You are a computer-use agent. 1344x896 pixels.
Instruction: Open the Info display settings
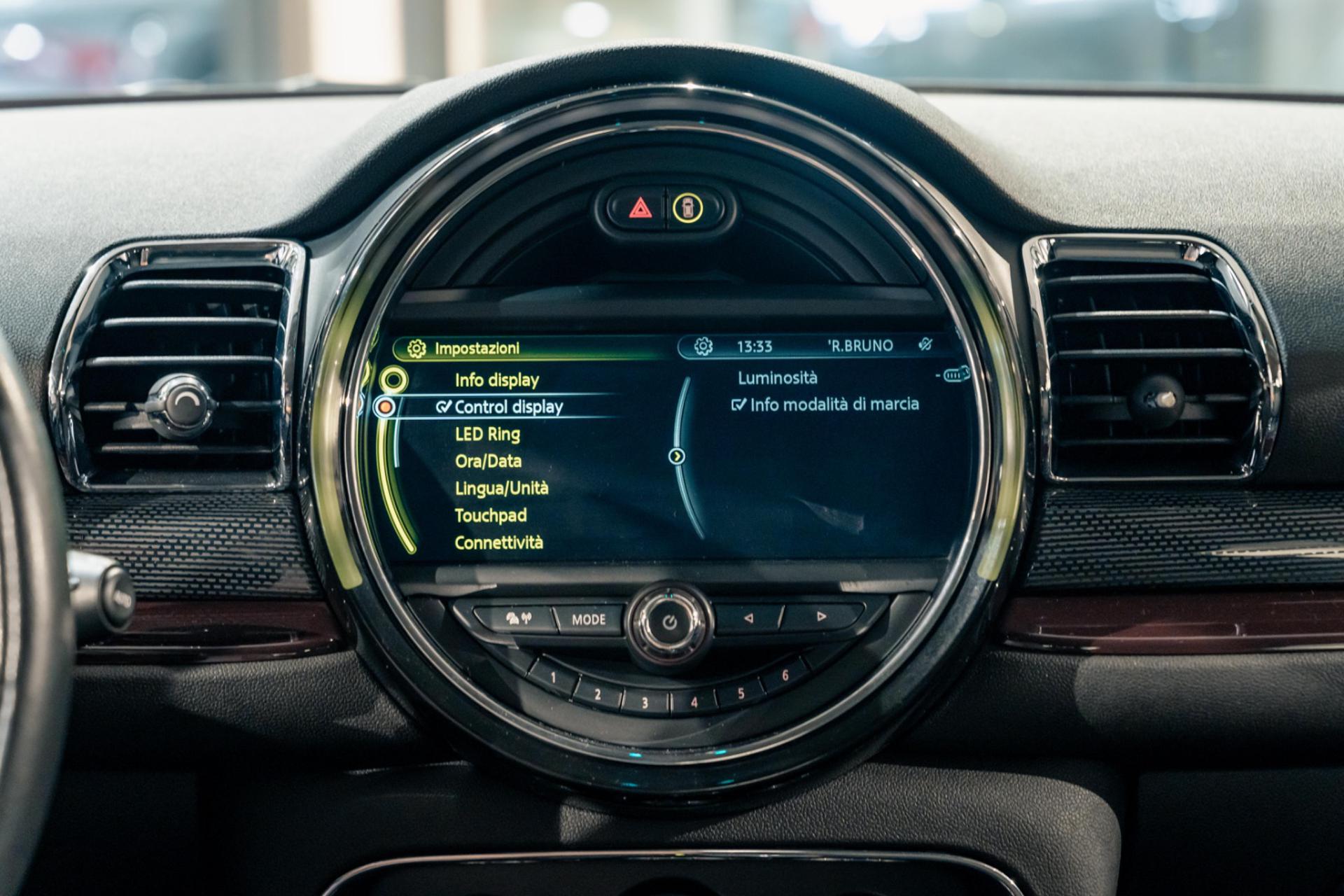click(x=496, y=380)
